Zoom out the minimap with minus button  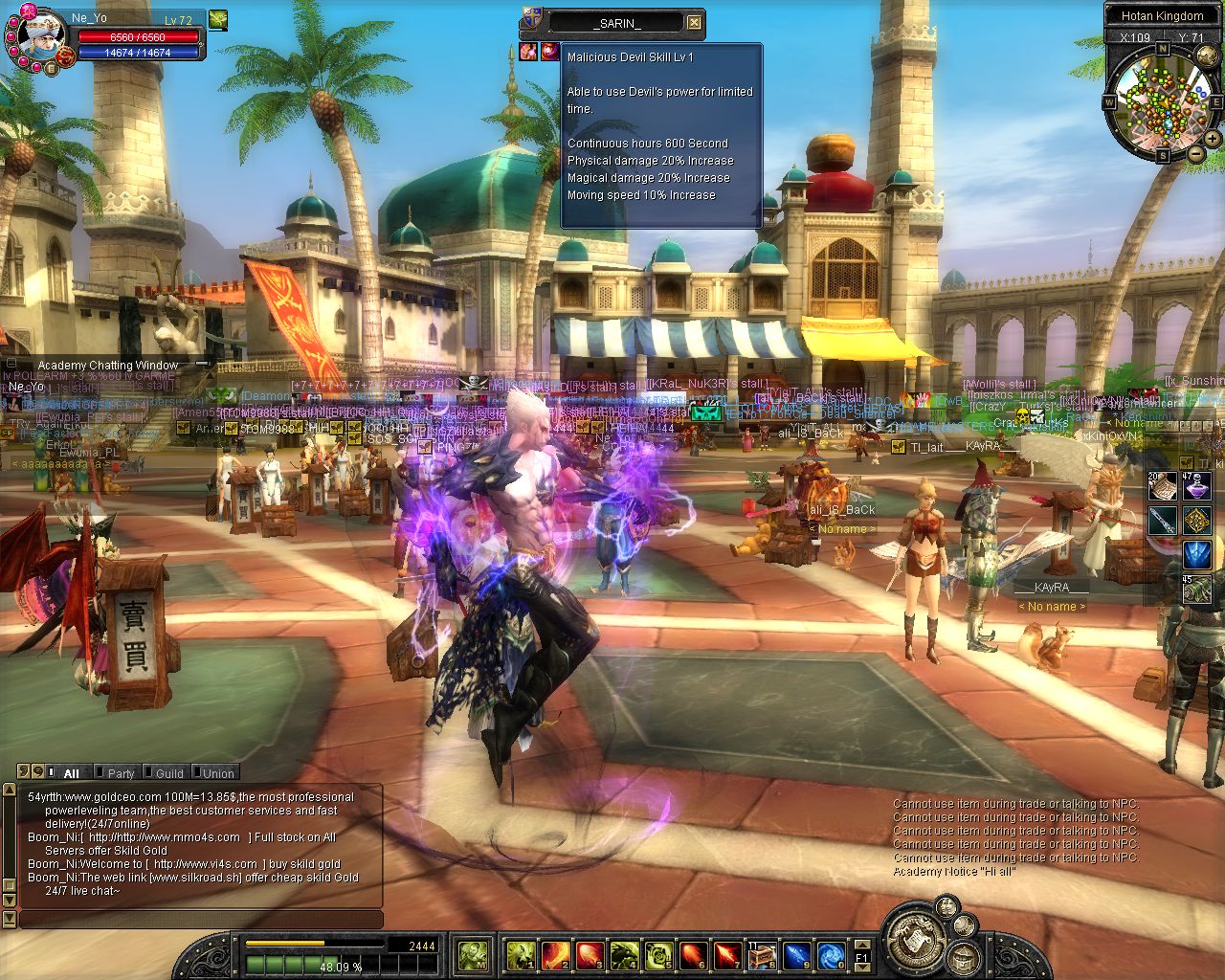point(1196,153)
